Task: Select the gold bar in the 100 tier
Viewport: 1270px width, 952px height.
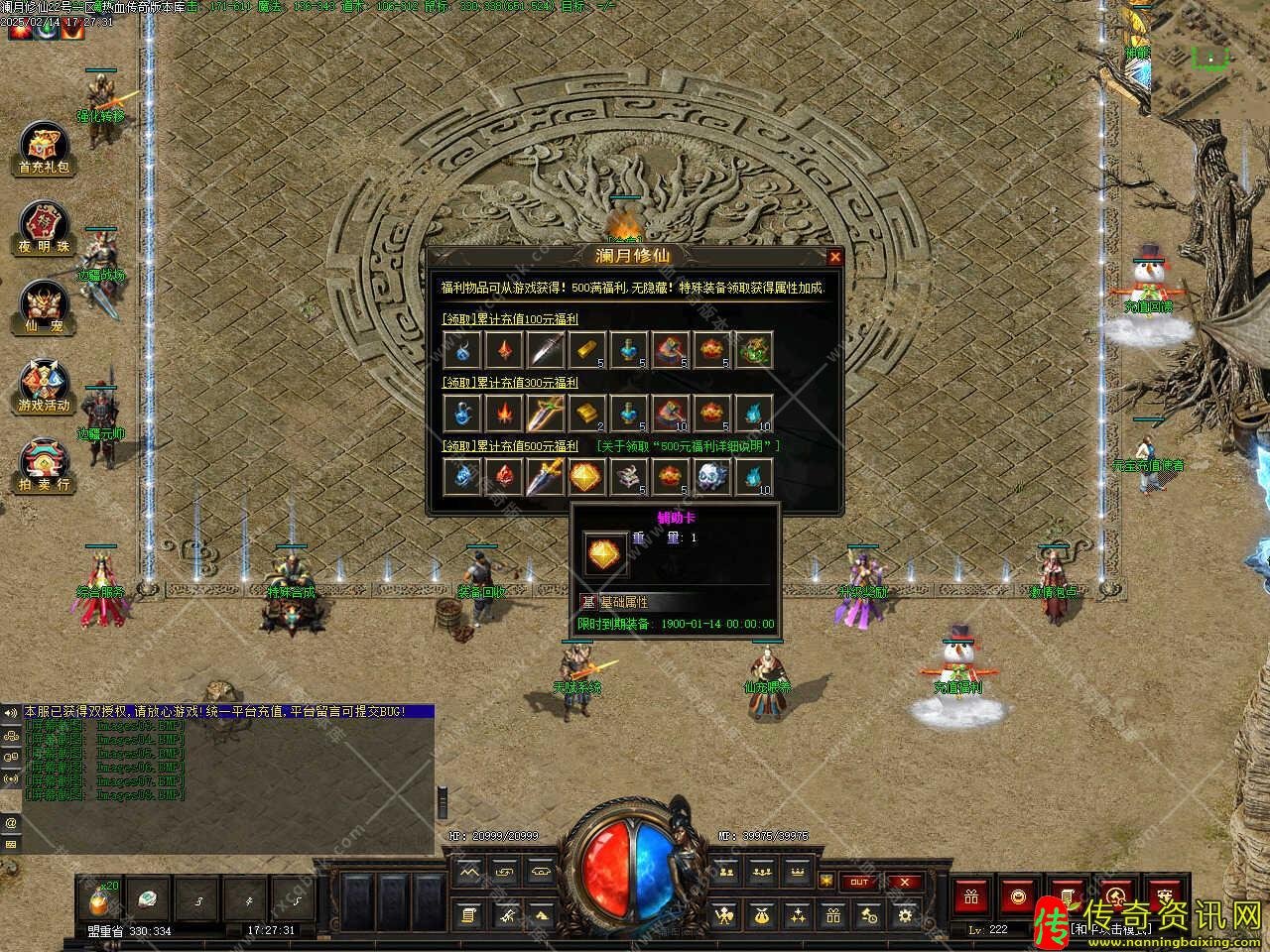Action: click(585, 350)
